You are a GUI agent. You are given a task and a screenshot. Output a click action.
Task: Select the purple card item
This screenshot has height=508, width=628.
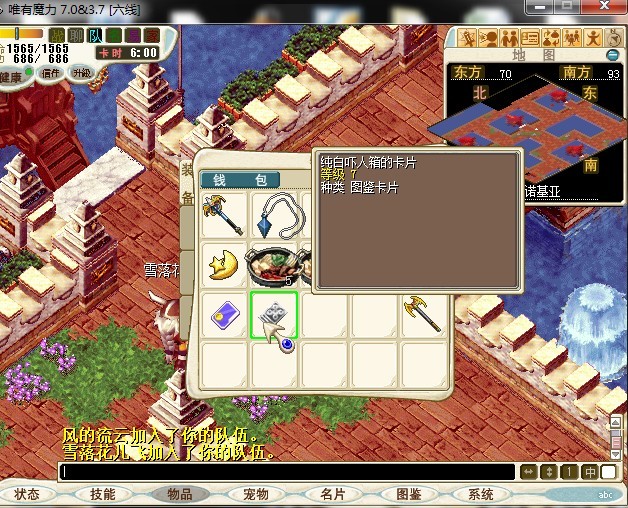(223, 315)
